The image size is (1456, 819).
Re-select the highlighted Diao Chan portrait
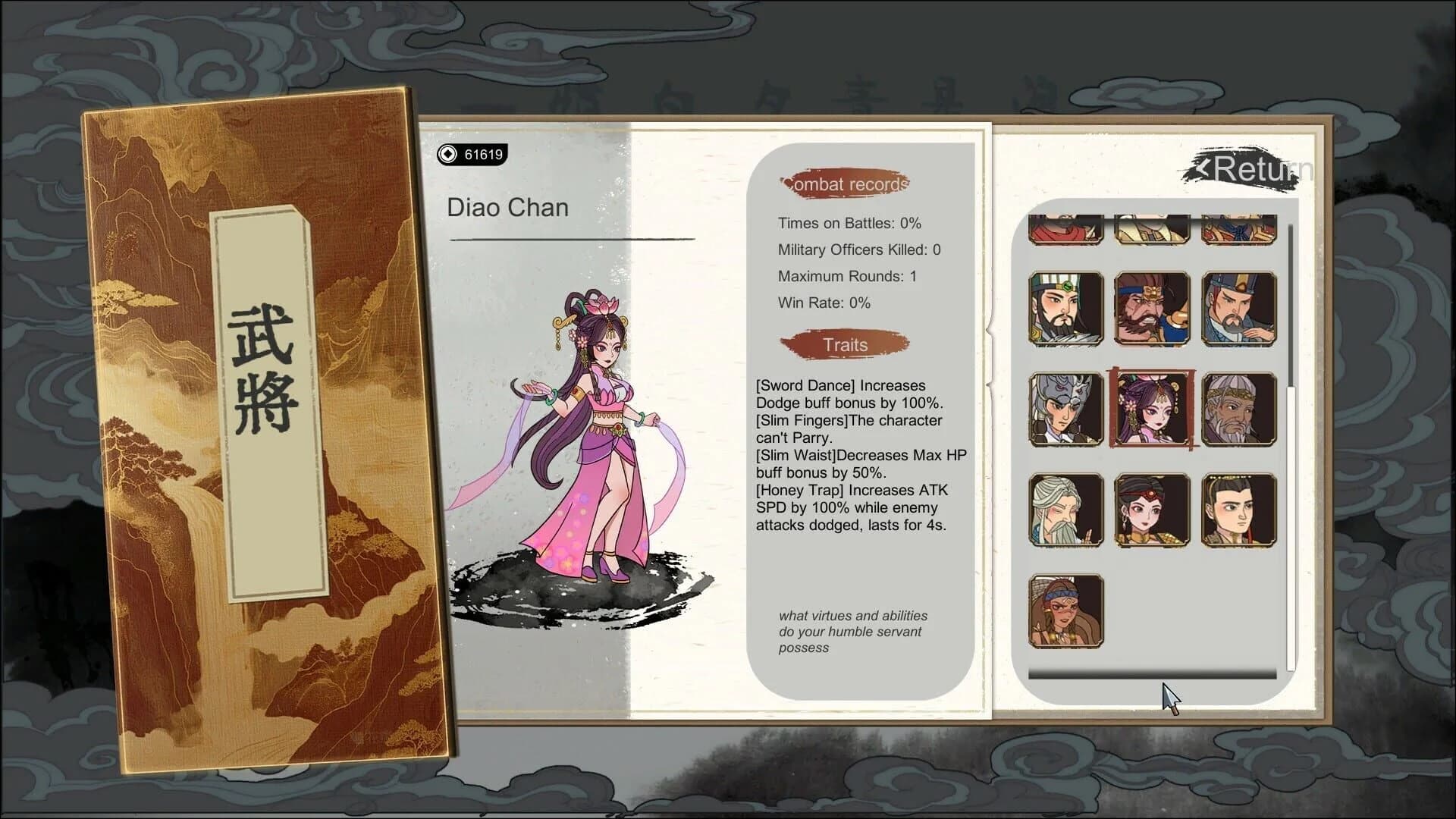(1151, 409)
